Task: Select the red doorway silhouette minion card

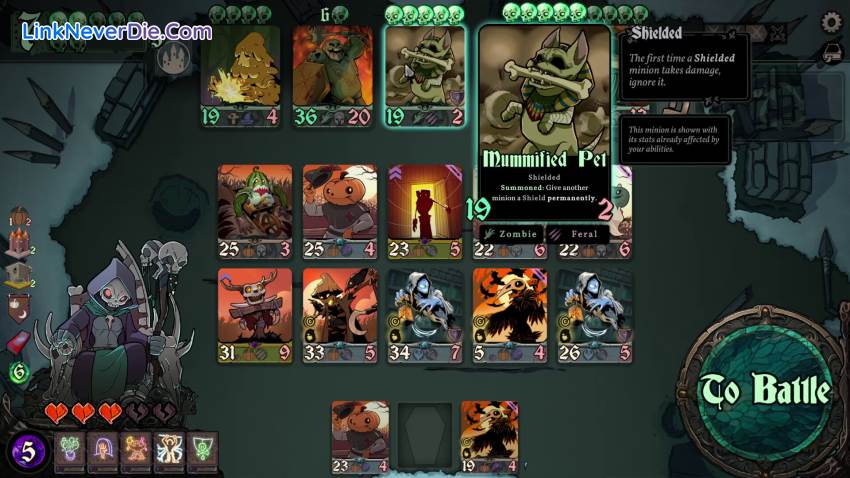Action: point(425,211)
